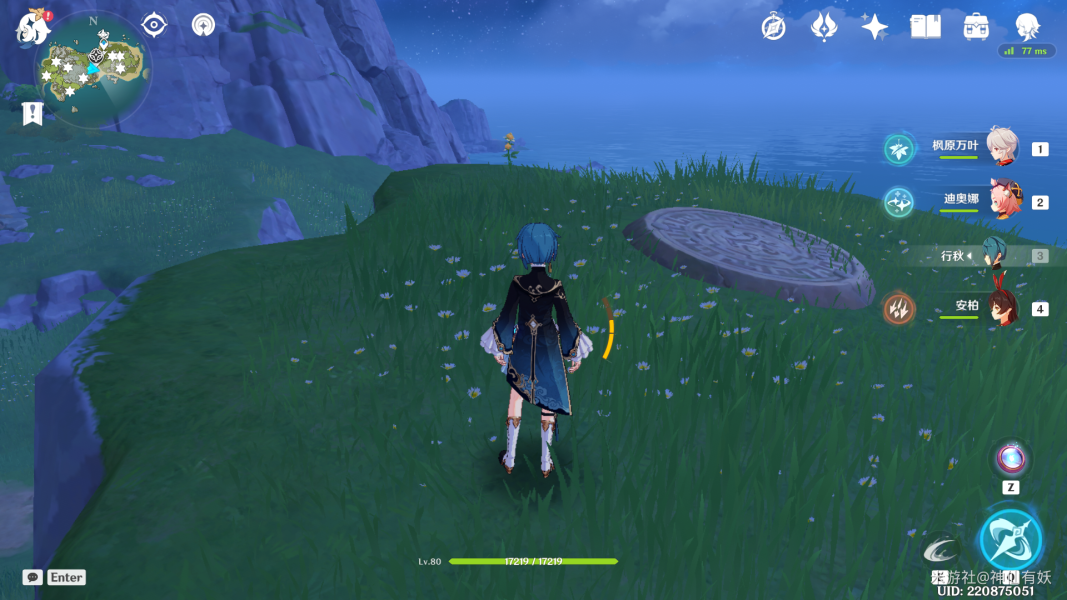The height and width of the screenshot is (600, 1067).
Task: Click the signal-and-star icon beside the minimap
Action: coord(203,25)
